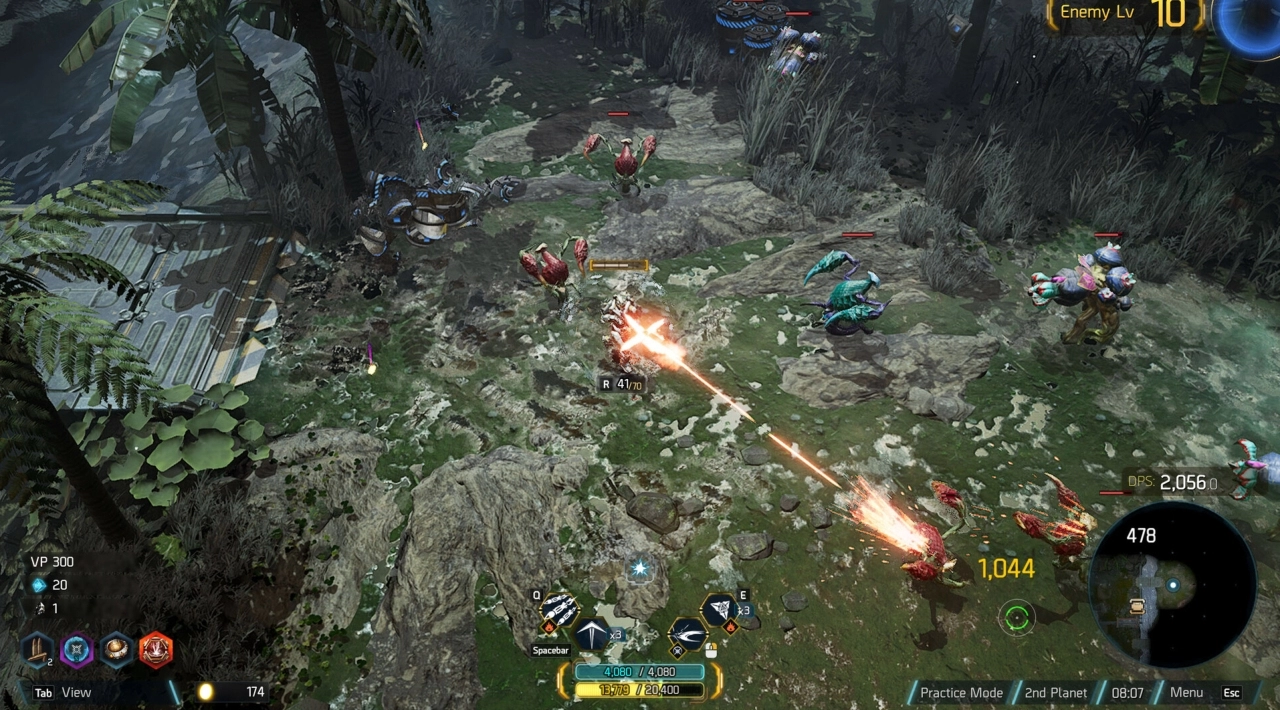This screenshot has width=1280, height=710.
Task: Select the curved blade primary weapon icon
Action: (687, 634)
